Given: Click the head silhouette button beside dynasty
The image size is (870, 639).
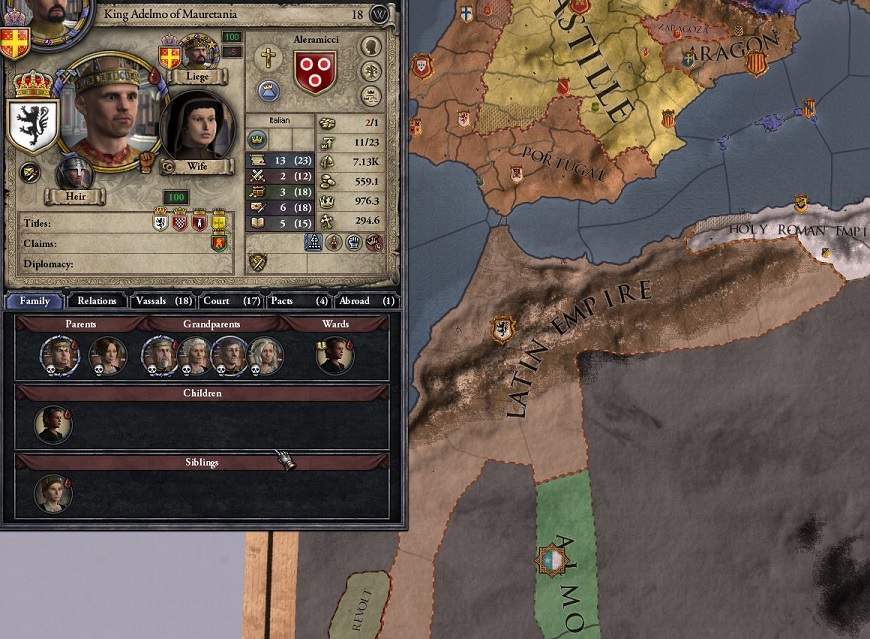Looking at the screenshot, I should pos(371,46).
